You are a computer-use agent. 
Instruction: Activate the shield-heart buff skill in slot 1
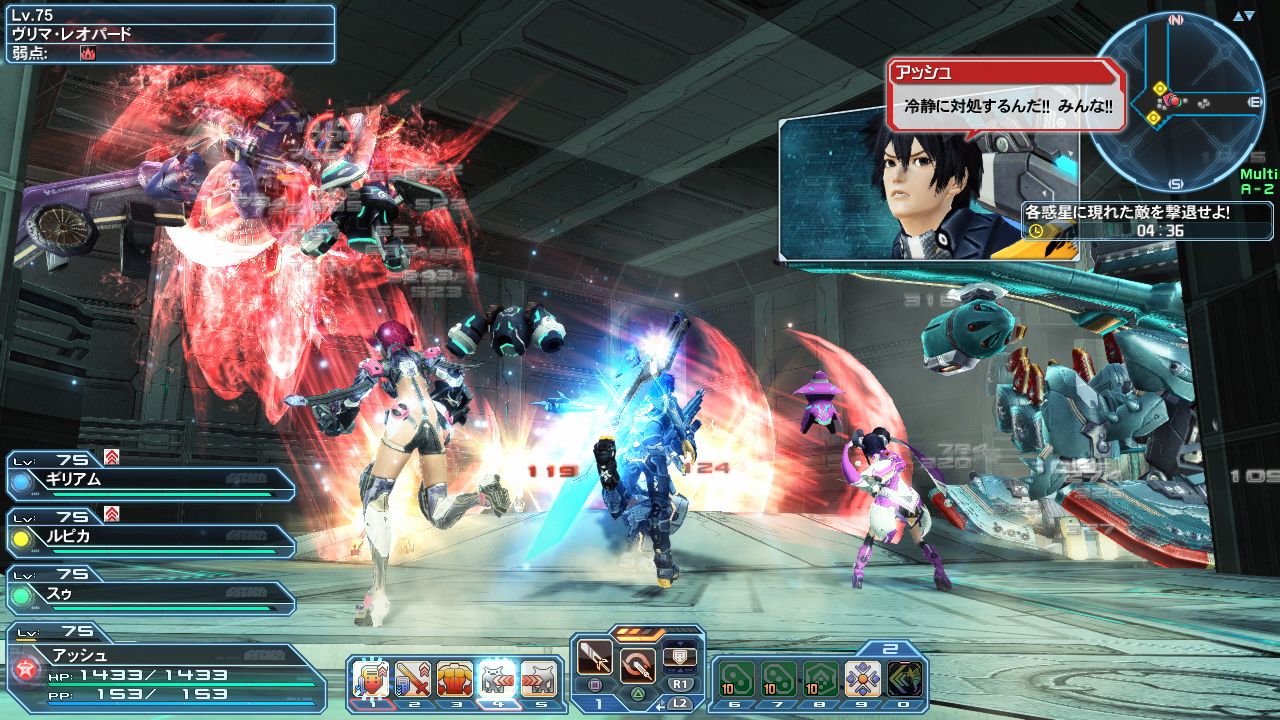(x=371, y=680)
